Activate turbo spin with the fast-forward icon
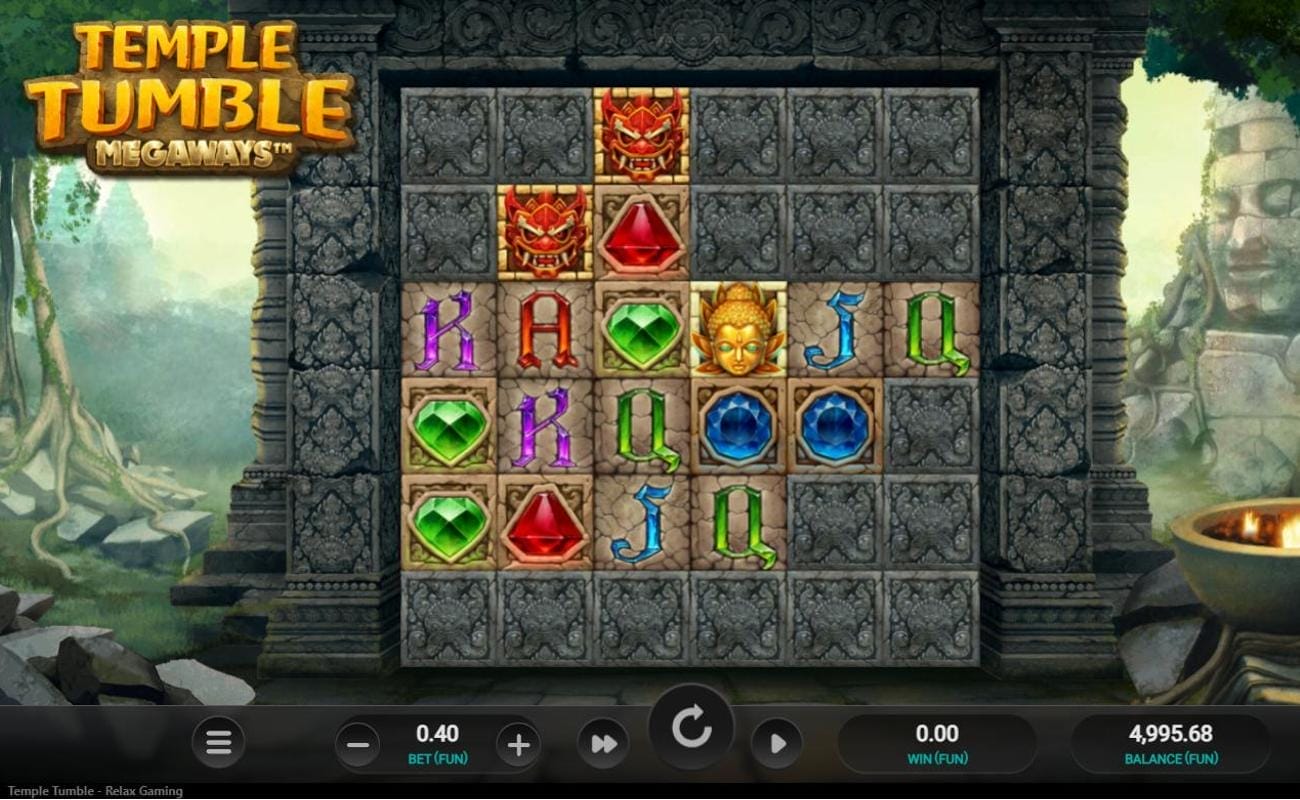The width and height of the screenshot is (1300, 800). tap(604, 743)
